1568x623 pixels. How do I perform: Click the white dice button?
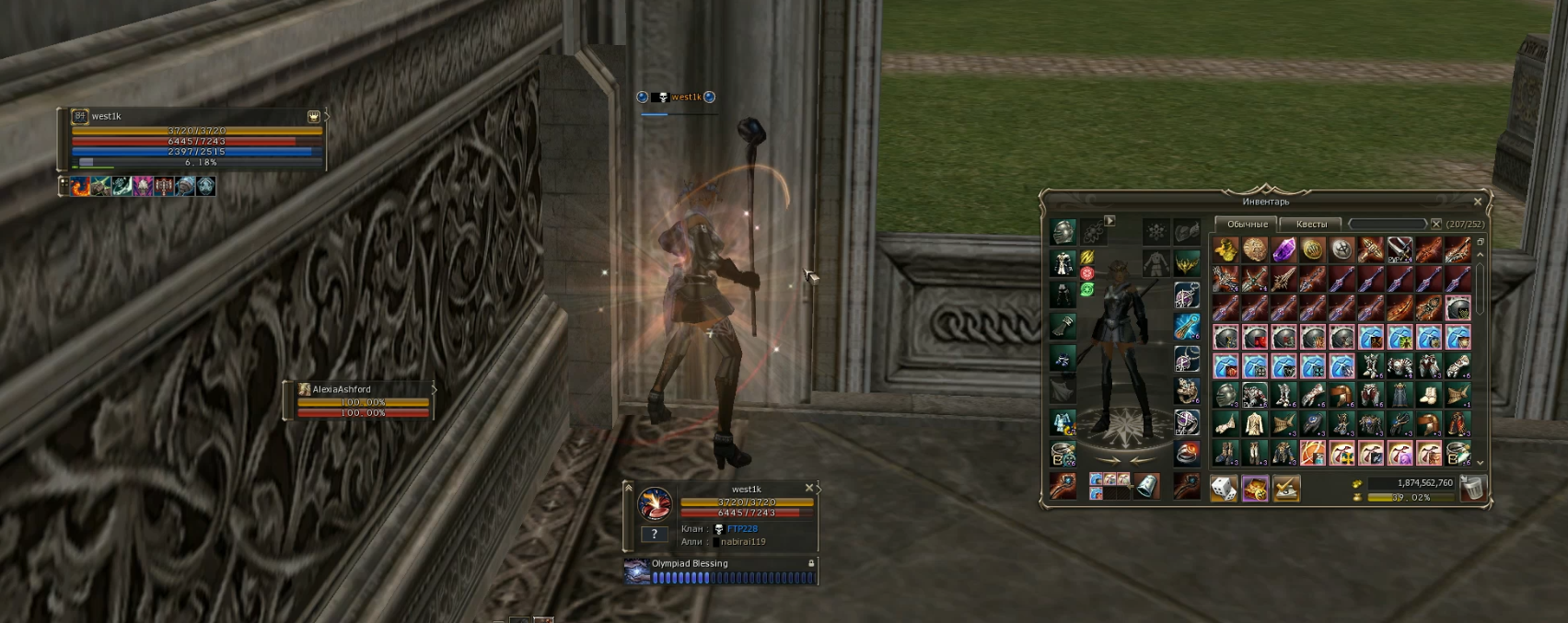(x=1224, y=489)
